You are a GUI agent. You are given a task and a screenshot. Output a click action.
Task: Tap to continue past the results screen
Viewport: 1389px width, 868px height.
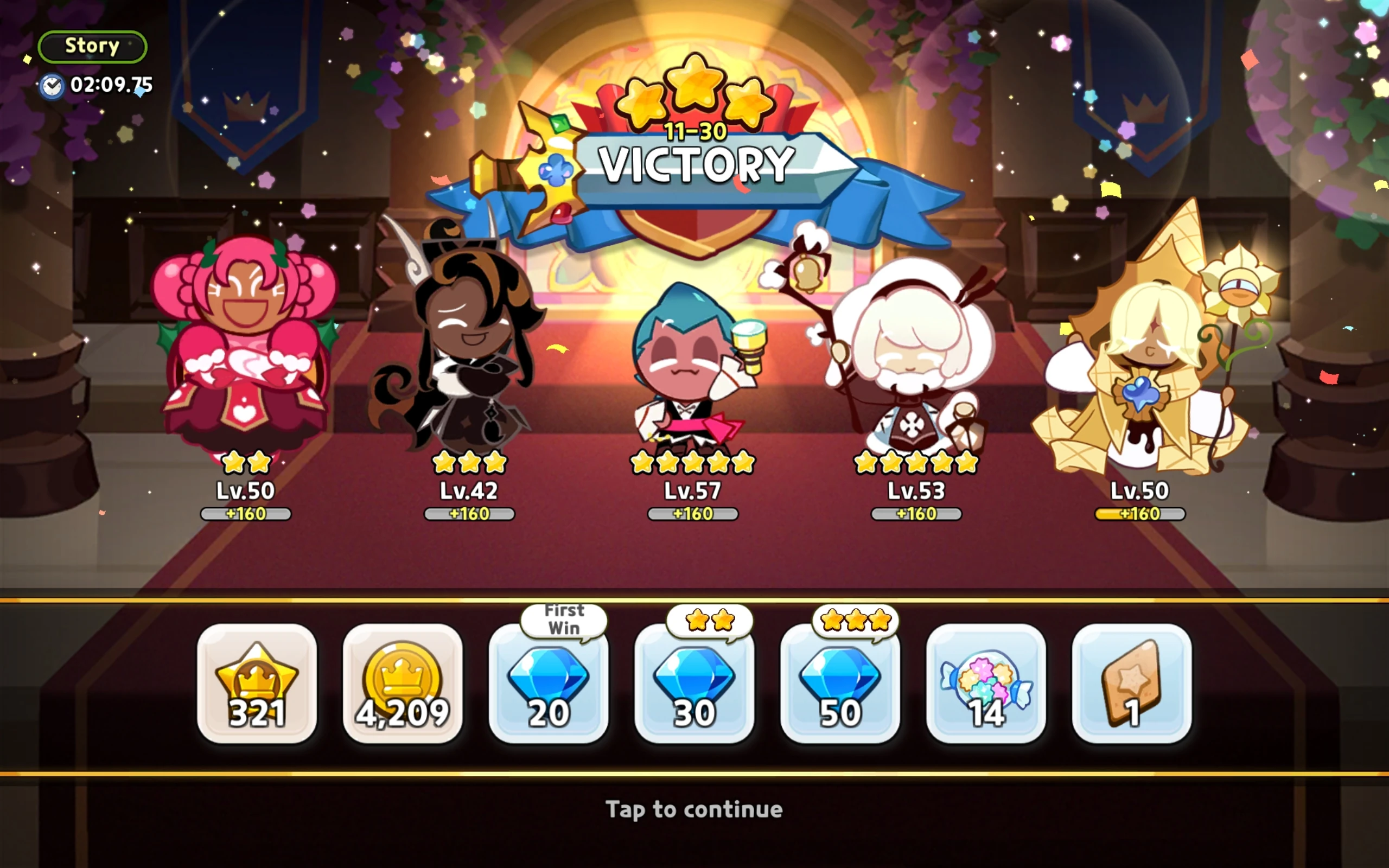click(x=694, y=810)
